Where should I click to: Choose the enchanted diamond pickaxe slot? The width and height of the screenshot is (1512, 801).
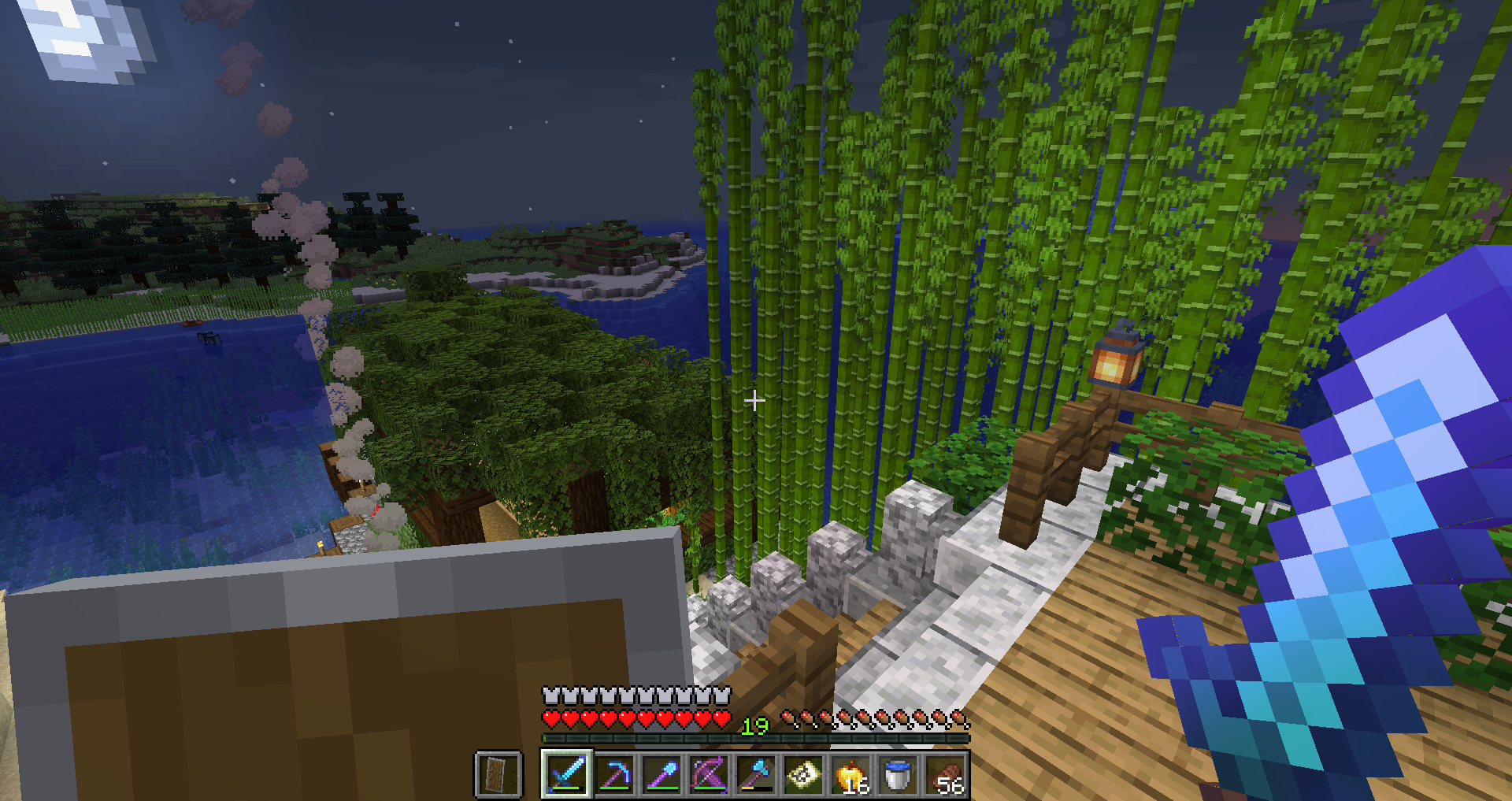click(614, 774)
